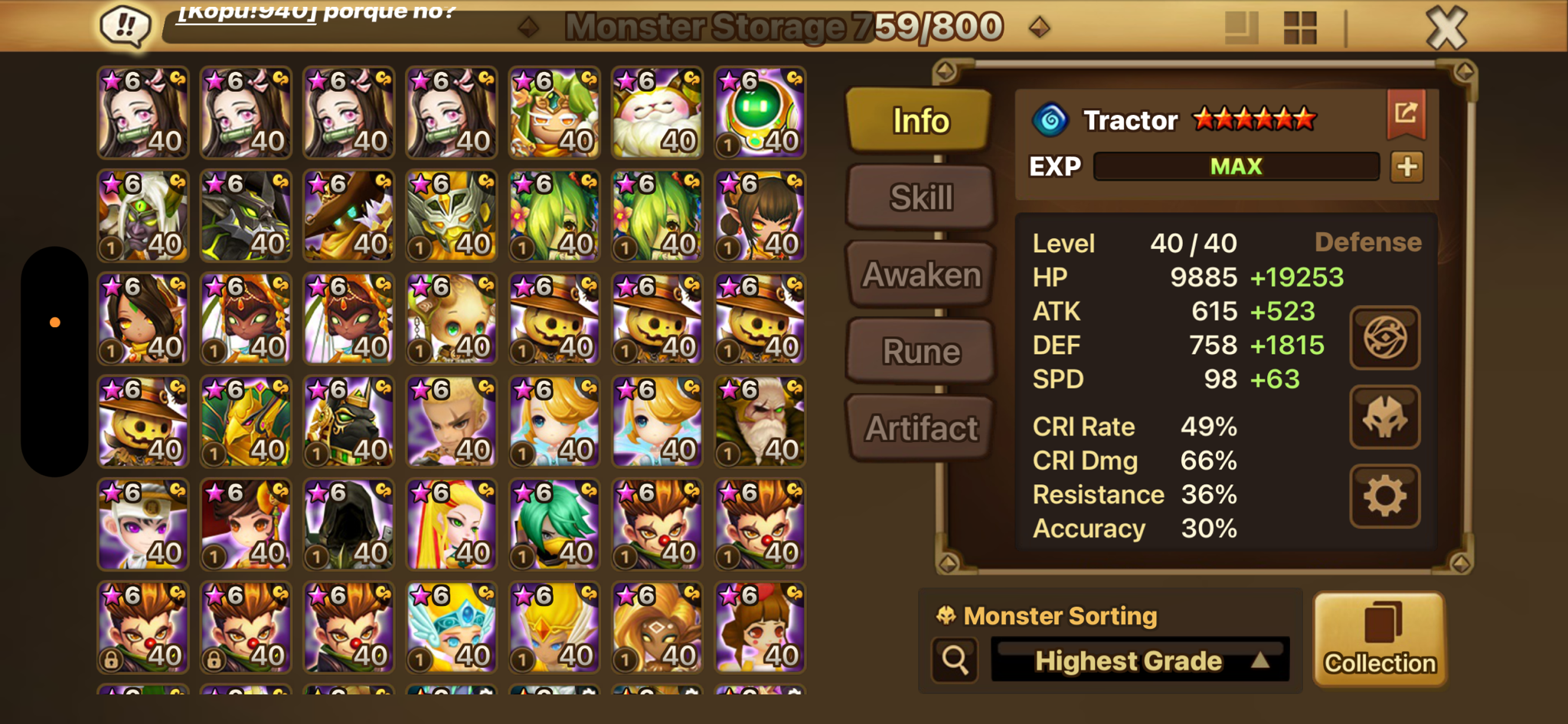Select the white fluffy bearded monster thumbnail
The width and height of the screenshot is (1568, 724).
[657, 113]
